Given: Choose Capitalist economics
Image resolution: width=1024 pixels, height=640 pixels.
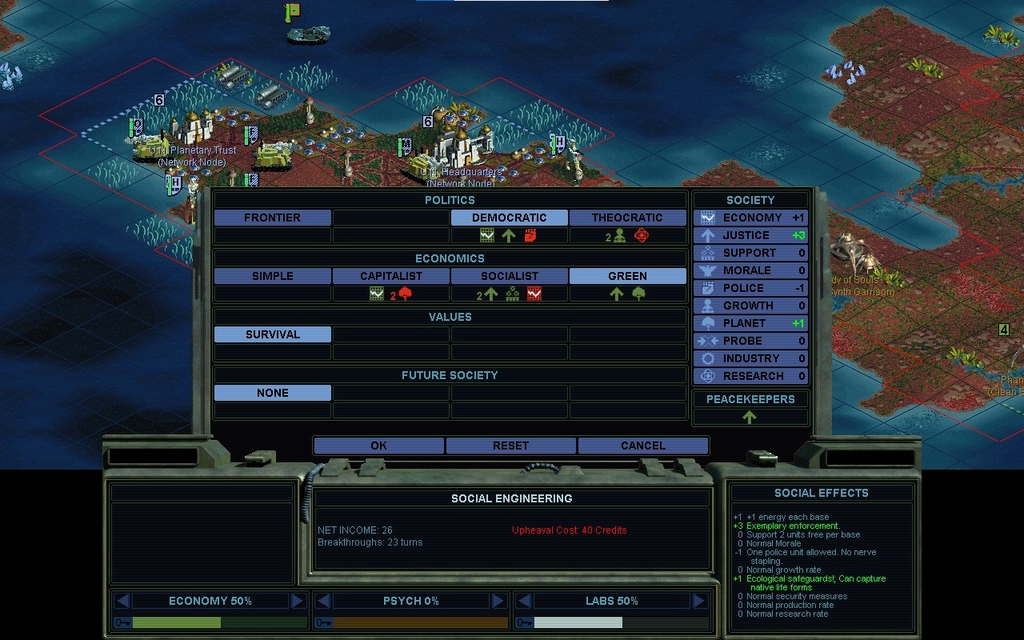Looking at the screenshot, I should [x=391, y=276].
